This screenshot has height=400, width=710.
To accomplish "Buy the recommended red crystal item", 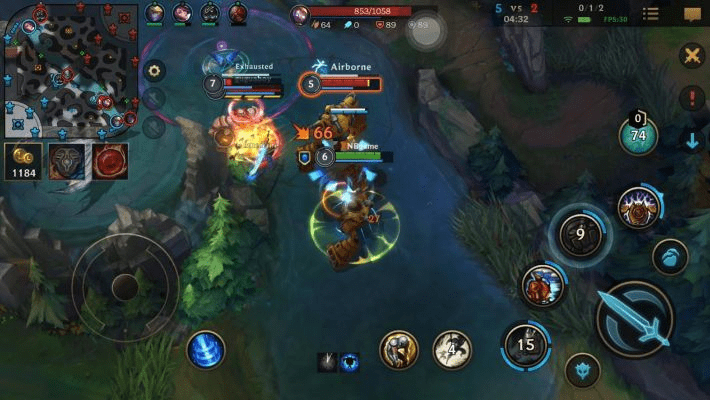I will coord(110,161).
